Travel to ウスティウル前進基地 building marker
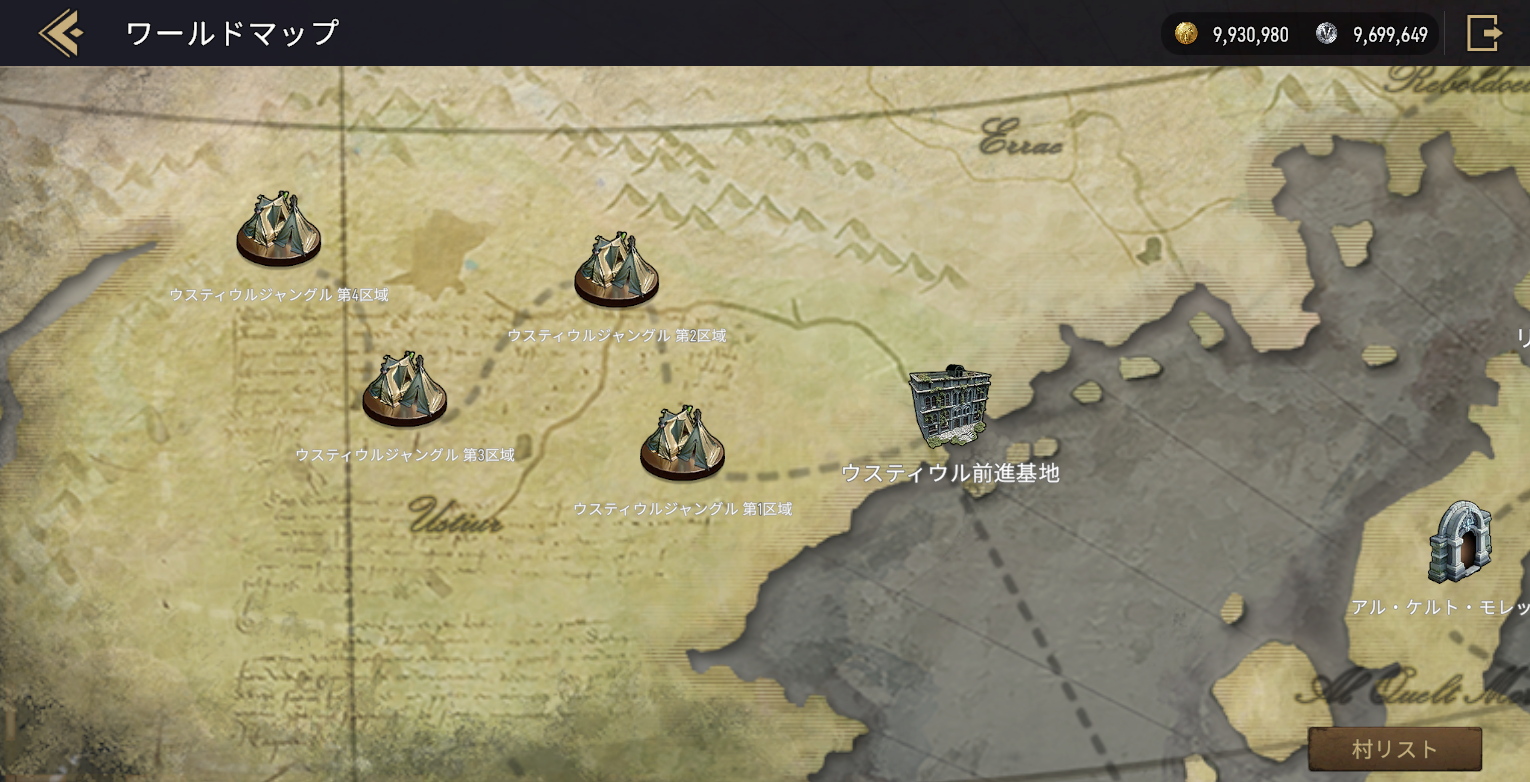This screenshot has width=1530, height=782. coord(949,406)
